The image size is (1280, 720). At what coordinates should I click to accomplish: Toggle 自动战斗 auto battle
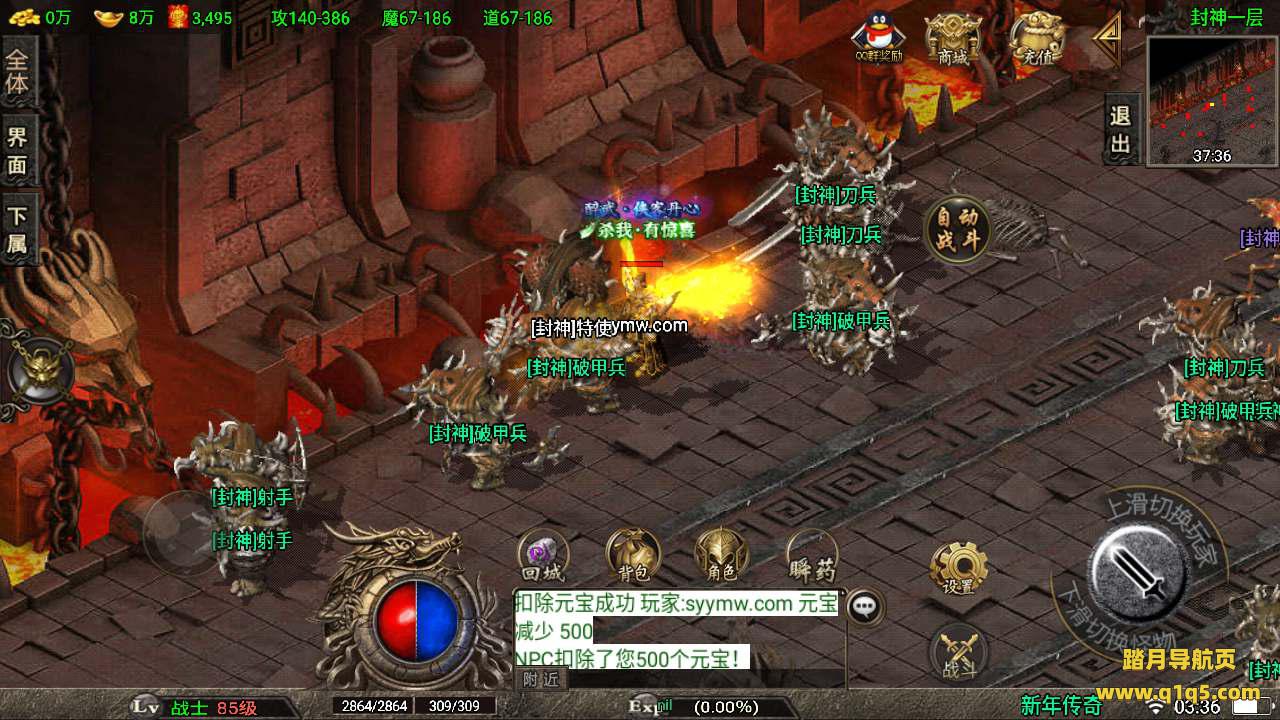click(x=958, y=229)
